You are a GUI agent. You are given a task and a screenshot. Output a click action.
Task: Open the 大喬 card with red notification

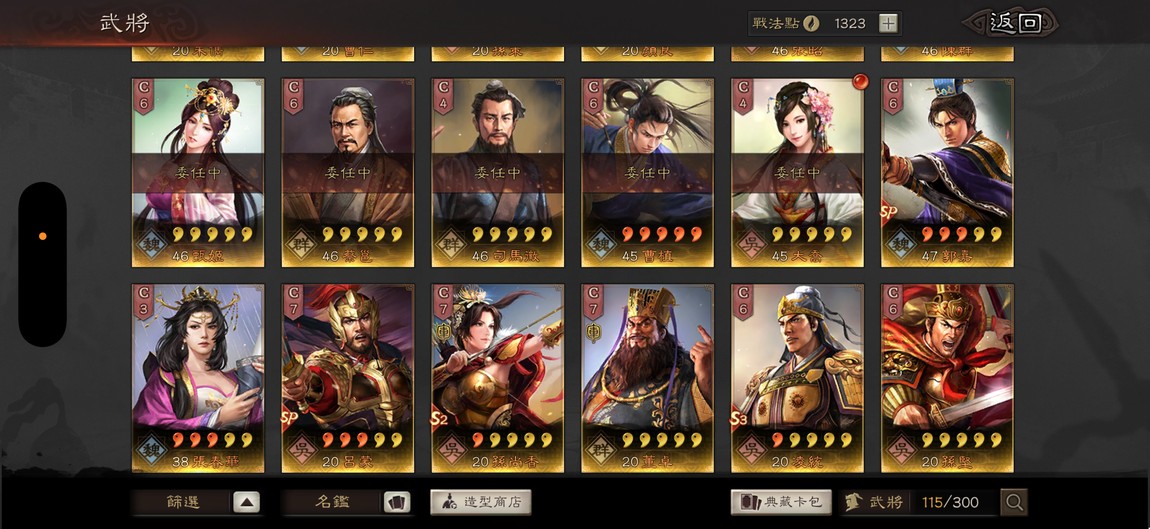click(797, 172)
